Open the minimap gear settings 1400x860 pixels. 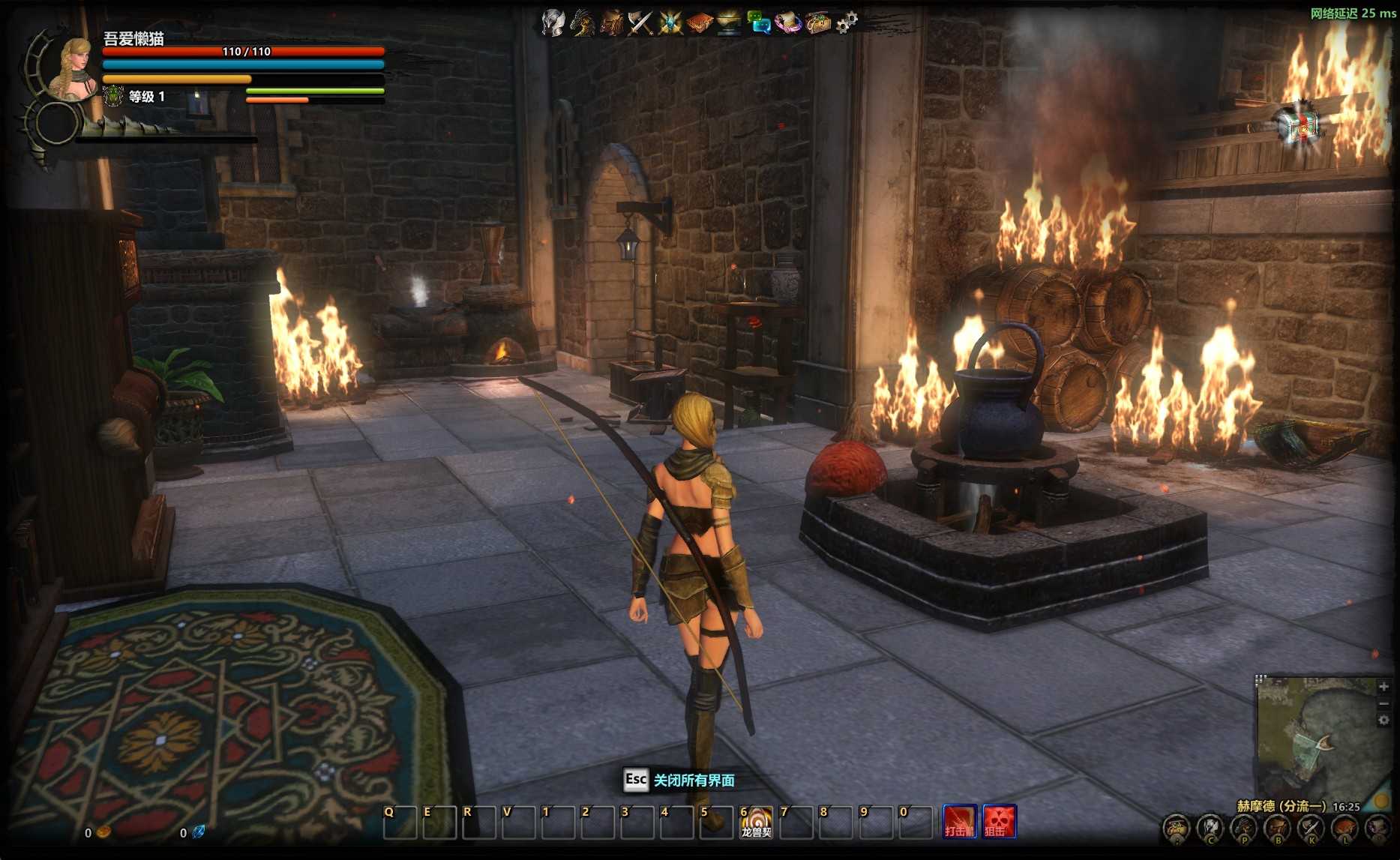pos(1384,721)
